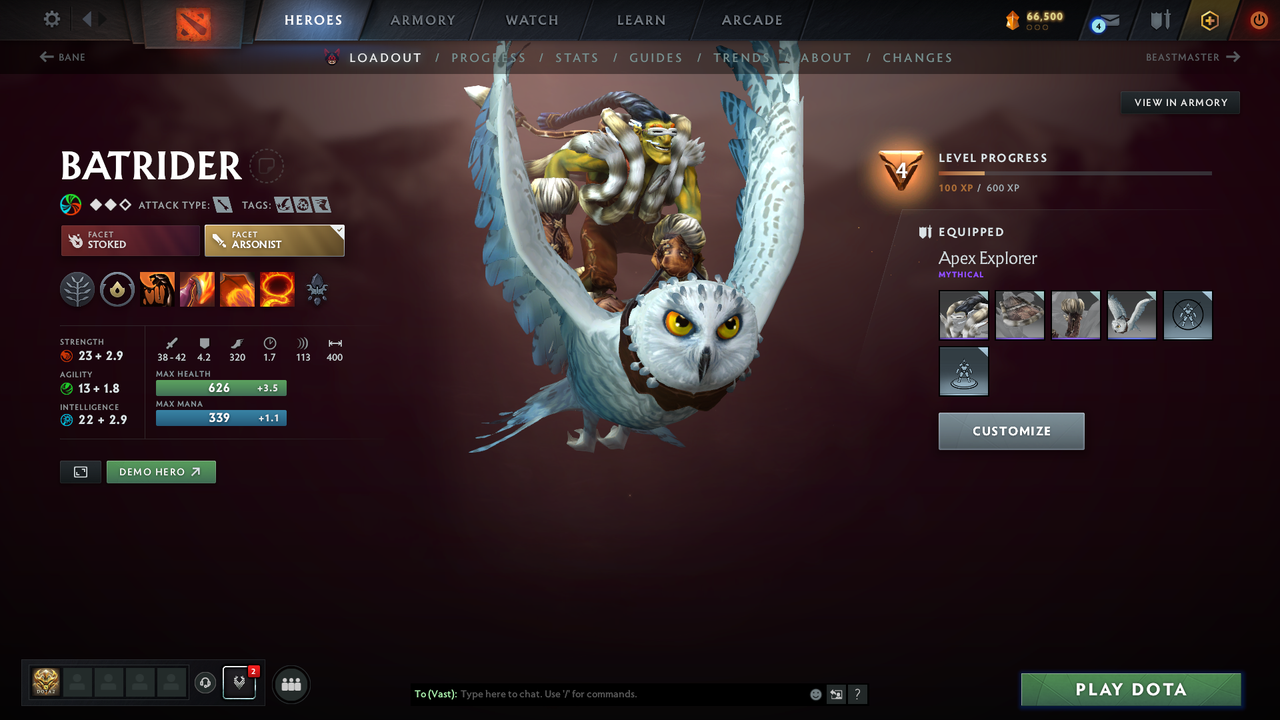Open the social friends list icon
1280x720 pixels.
290,684
